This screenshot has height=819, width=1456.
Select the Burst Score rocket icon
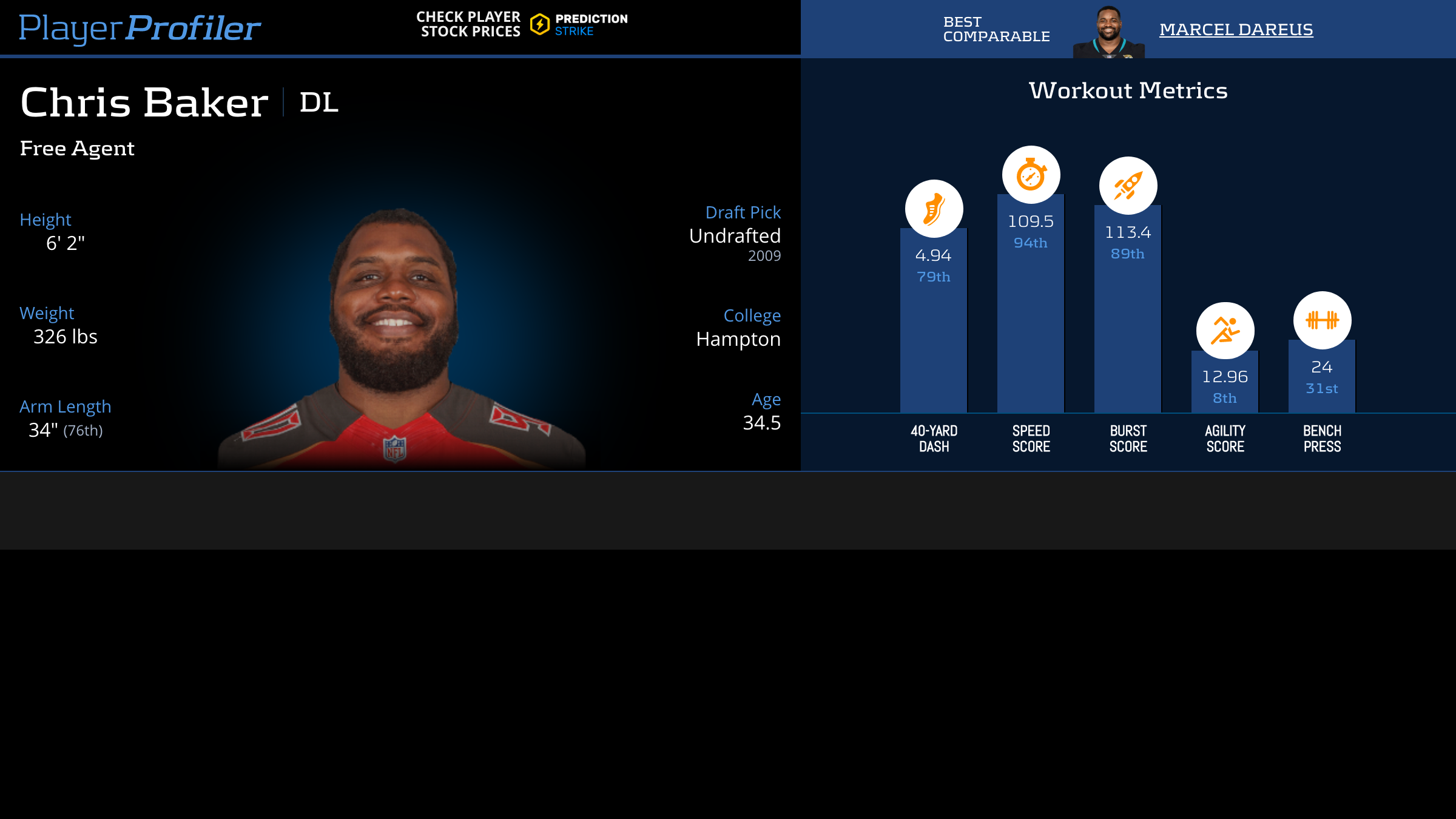[1128, 186]
